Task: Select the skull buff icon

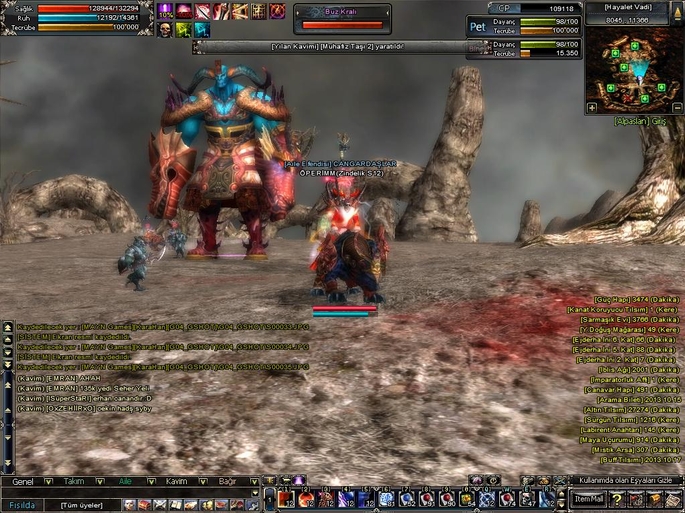Action: coord(165,30)
